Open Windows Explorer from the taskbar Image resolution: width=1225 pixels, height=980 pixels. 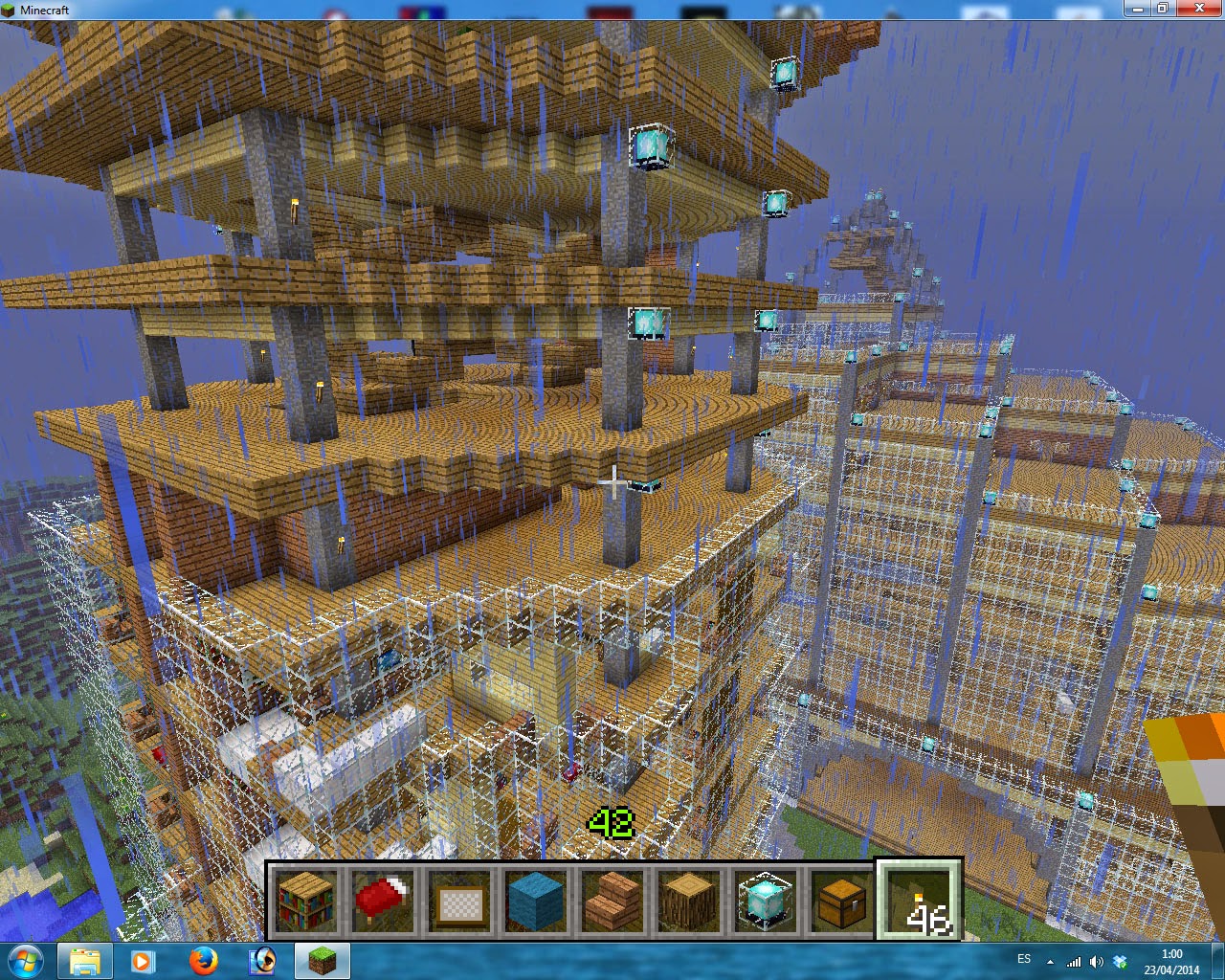[85, 962]
